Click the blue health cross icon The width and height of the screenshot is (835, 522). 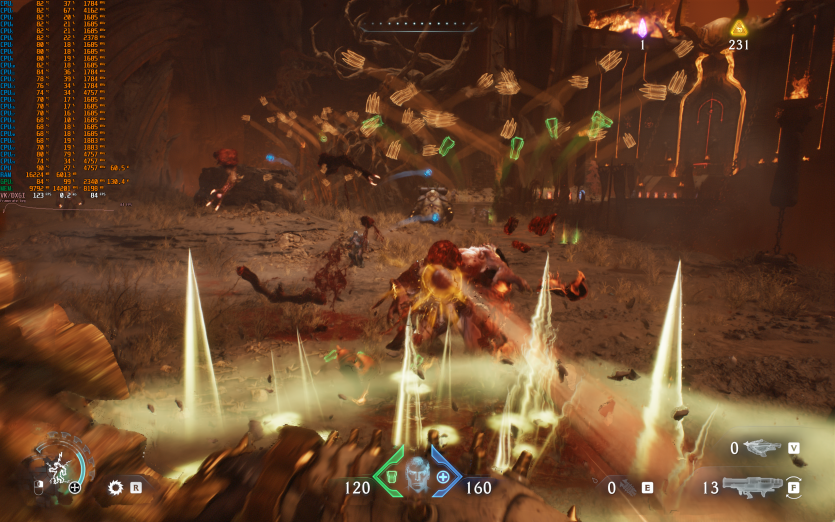tap(442, 477)
